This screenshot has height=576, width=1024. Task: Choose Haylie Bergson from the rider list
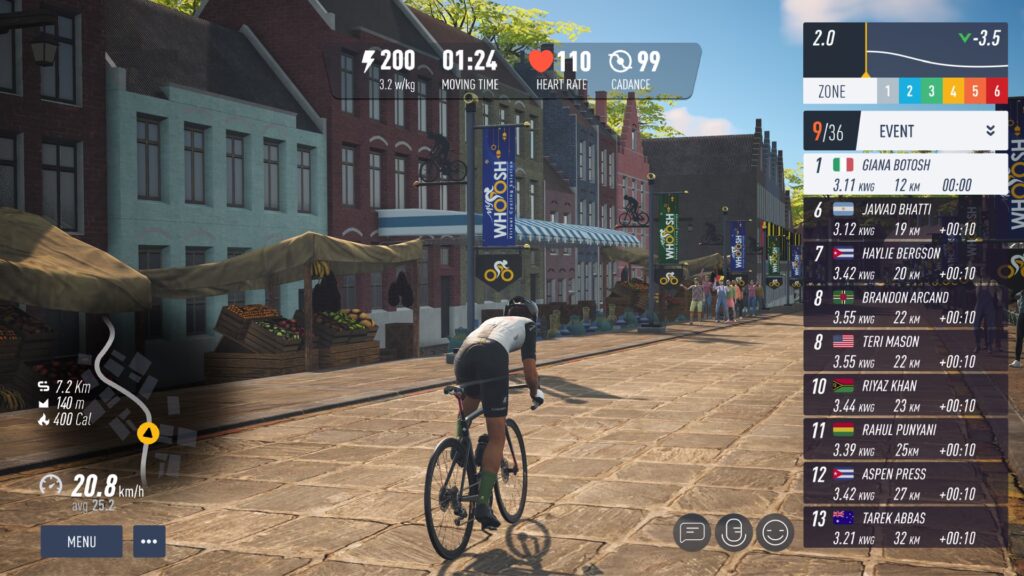905,262
